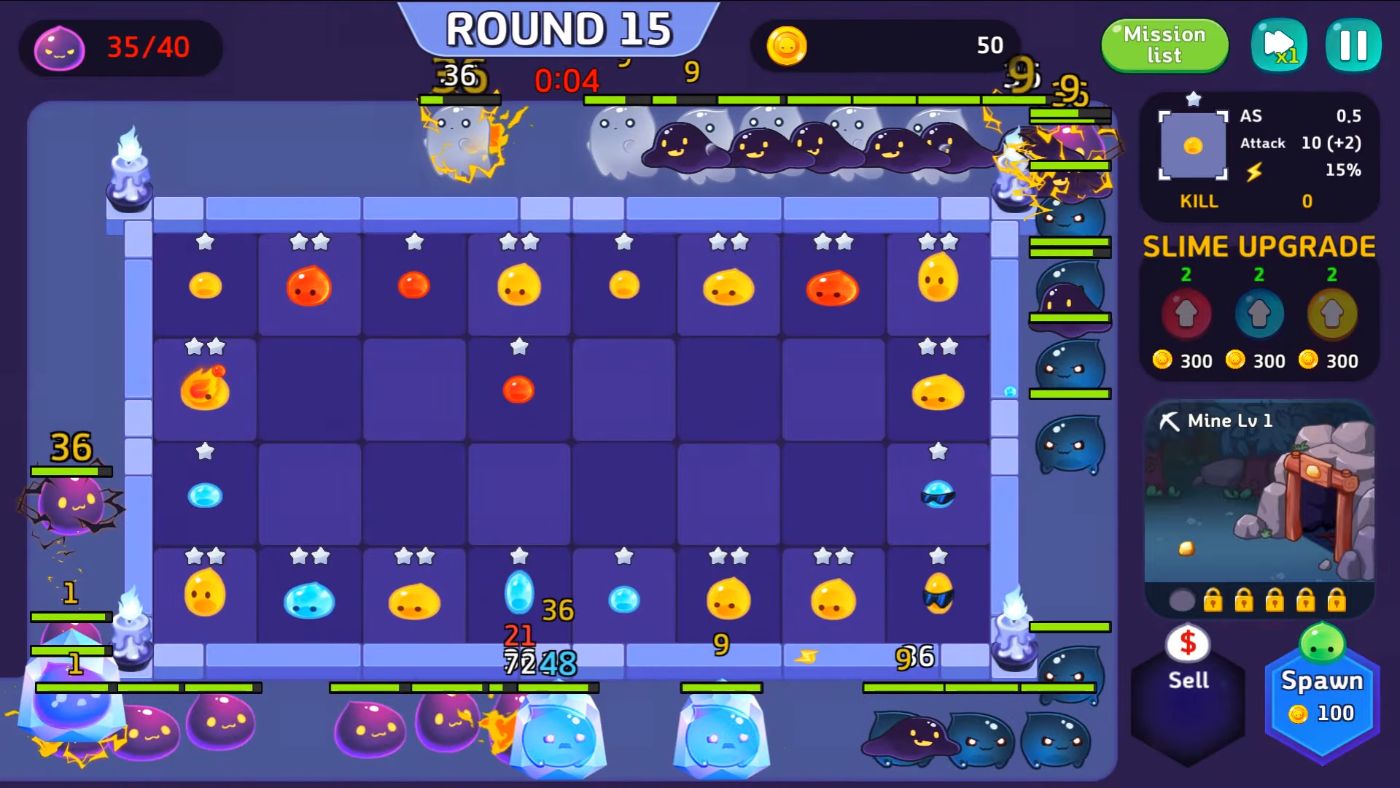Select the blue slime upgrade icon
This screenshot has width=1400, height=788.
[1258, 311]
